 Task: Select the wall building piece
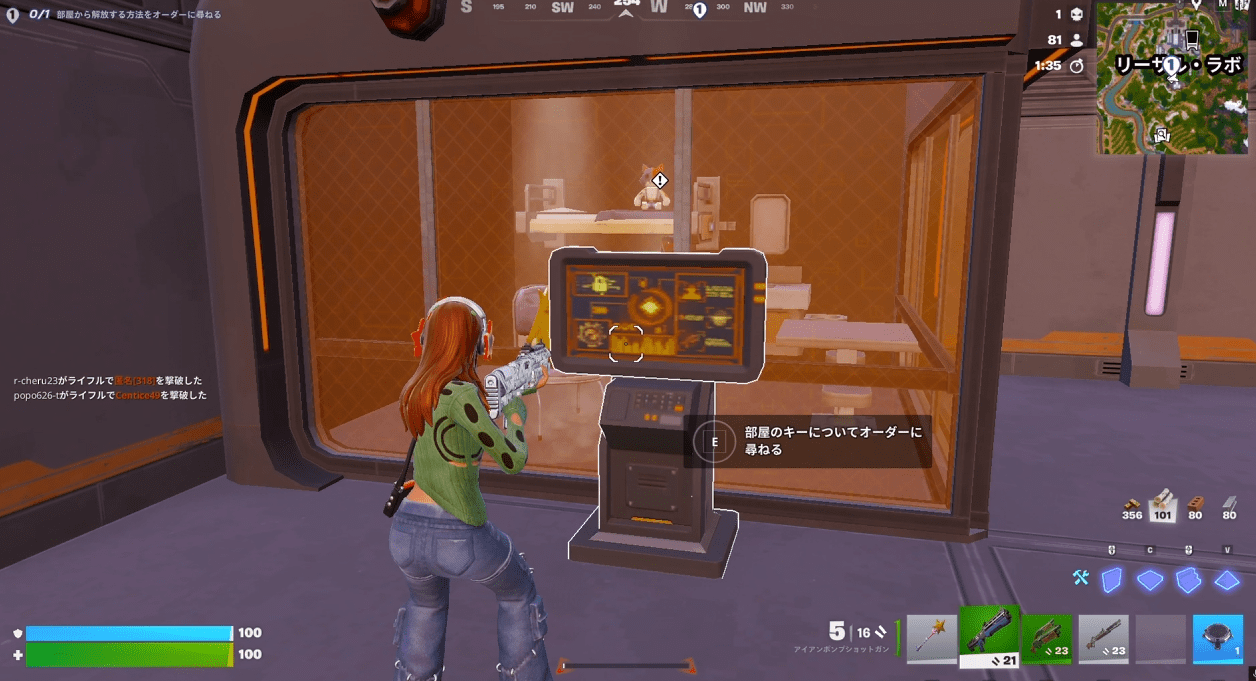pyautogui.click(x=1111, y=580)
